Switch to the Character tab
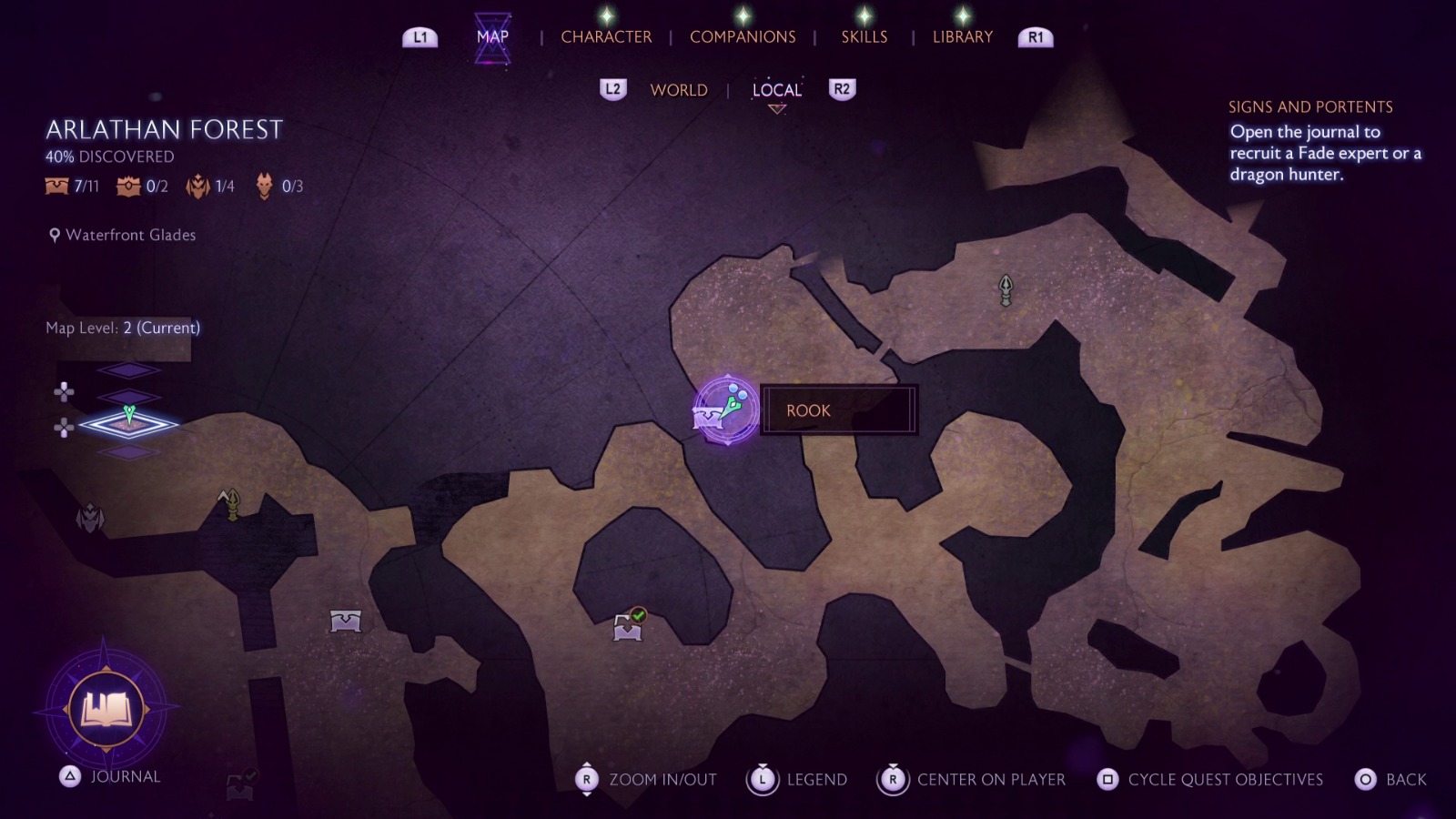The height and width of the screenshot is (819, 1456). tap(606, 37)
